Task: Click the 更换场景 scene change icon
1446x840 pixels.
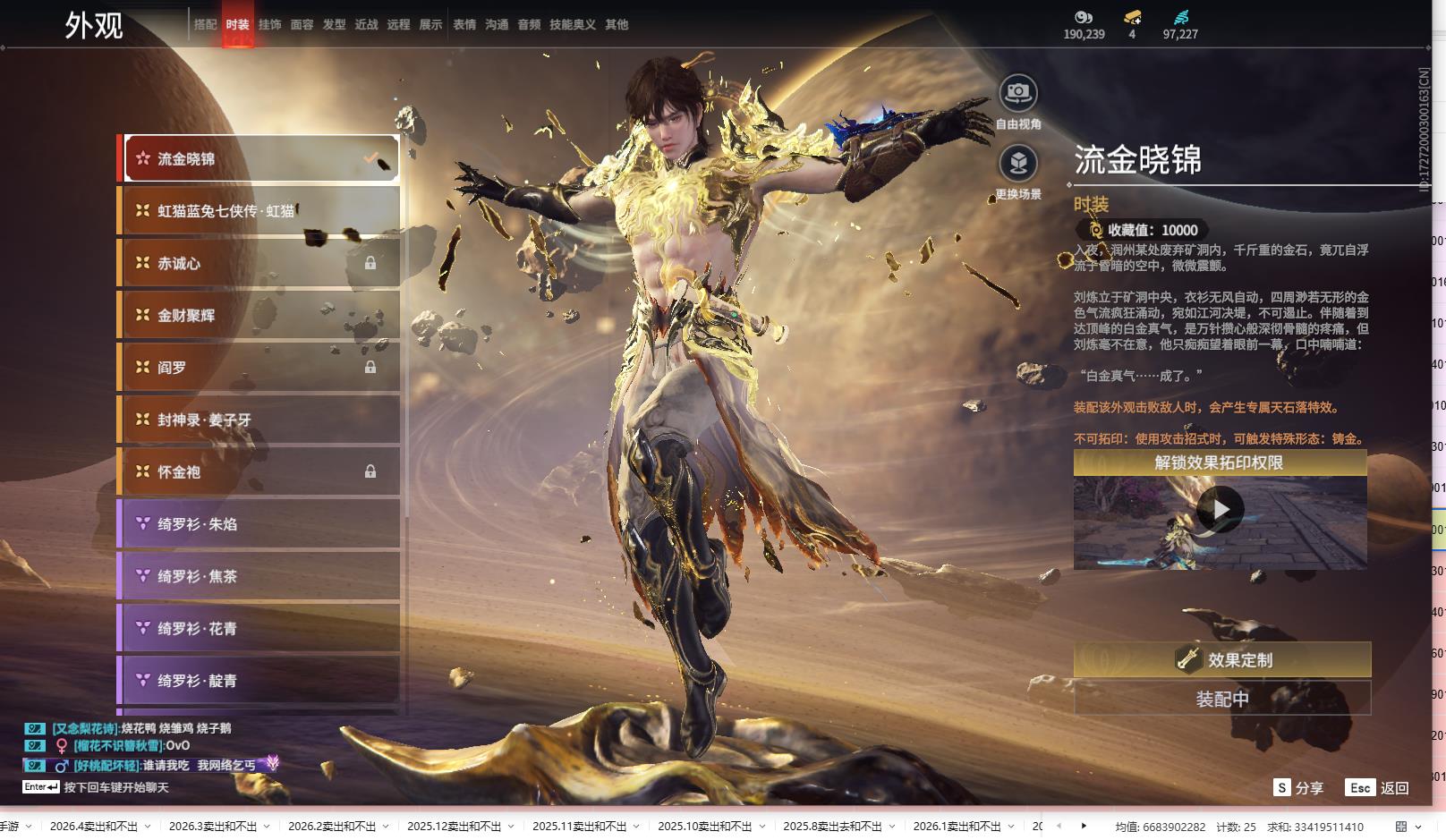Action: pyautogui.click(x=1018, y=164)
